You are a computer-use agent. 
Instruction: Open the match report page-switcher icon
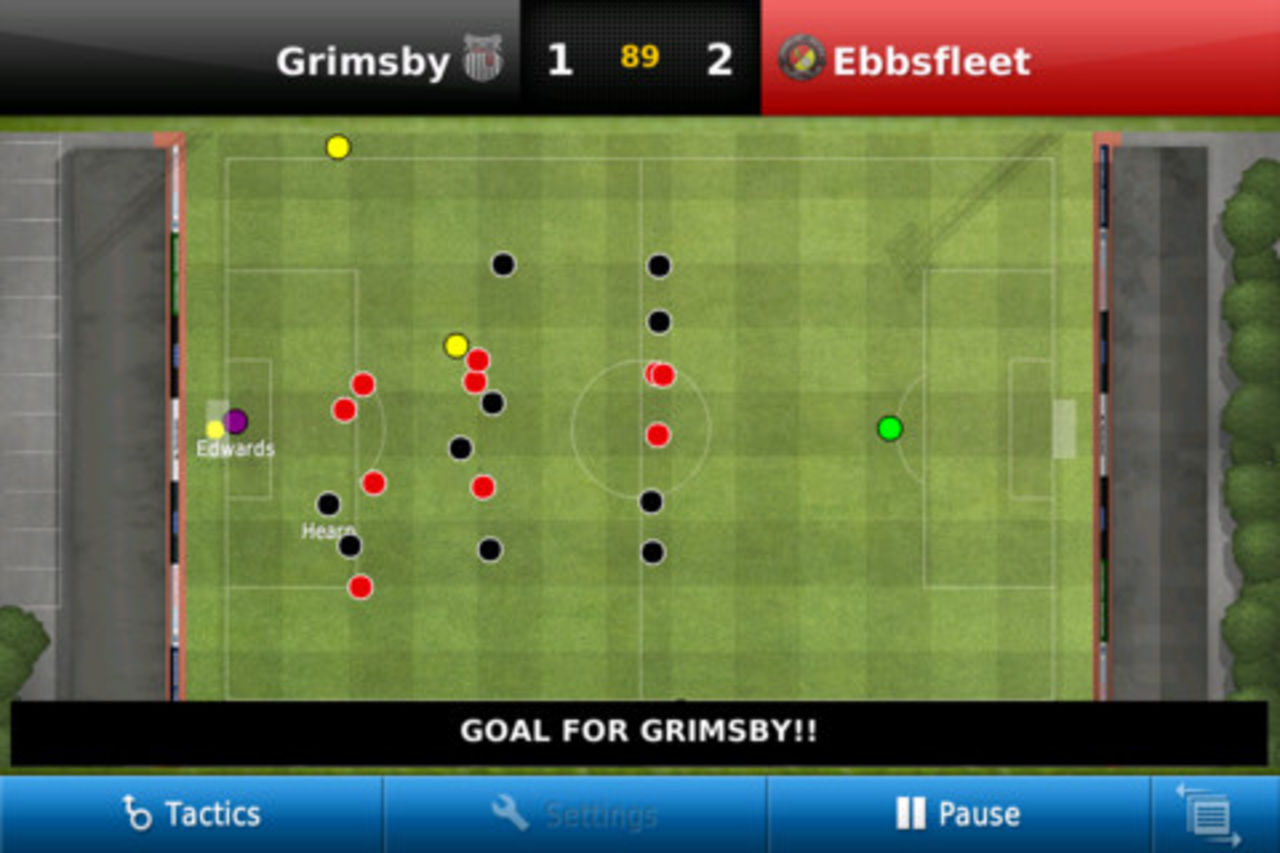point(1210,814)
